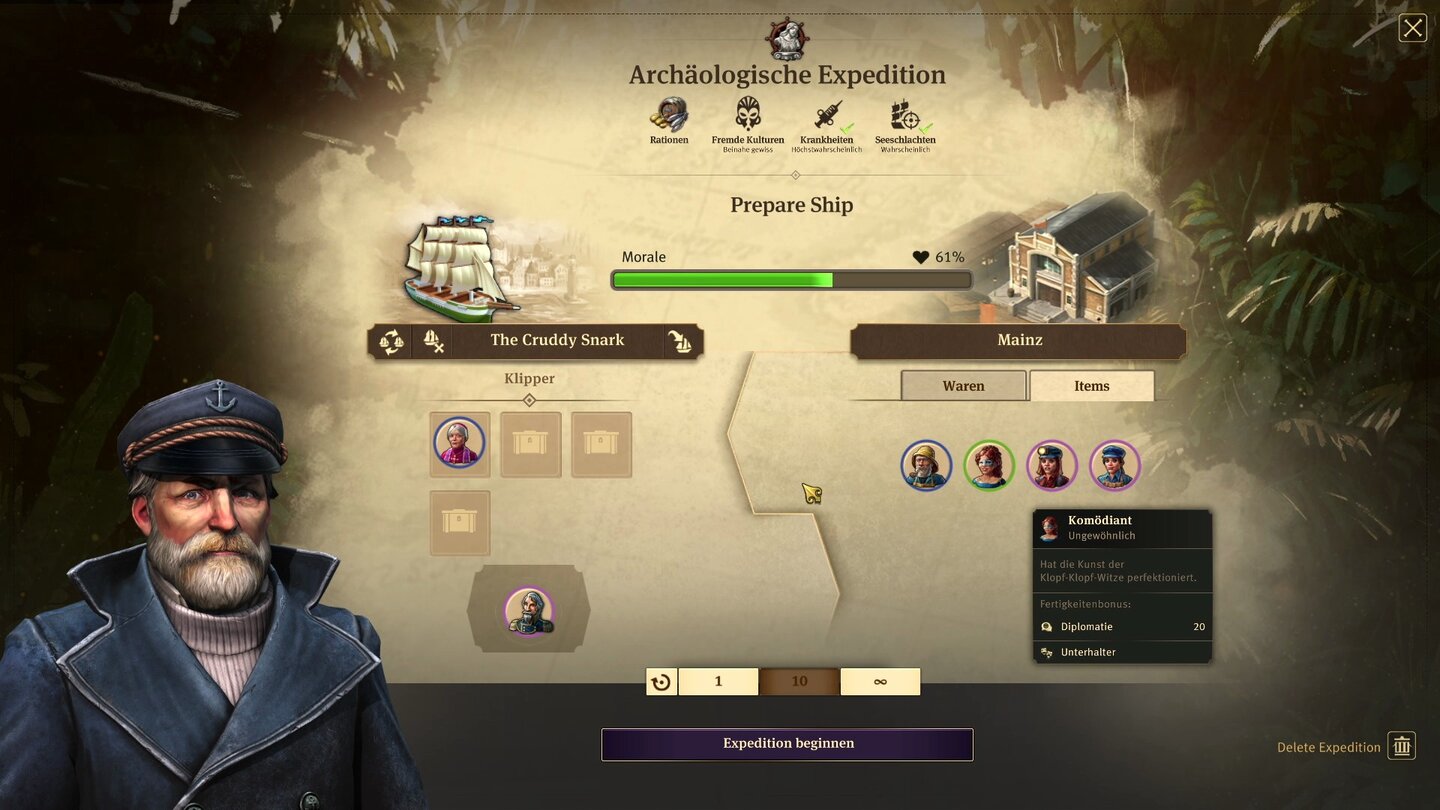The image size is (1440, 810).
Task: Switch to the Waren tab
Action: [x=963, y=385]
